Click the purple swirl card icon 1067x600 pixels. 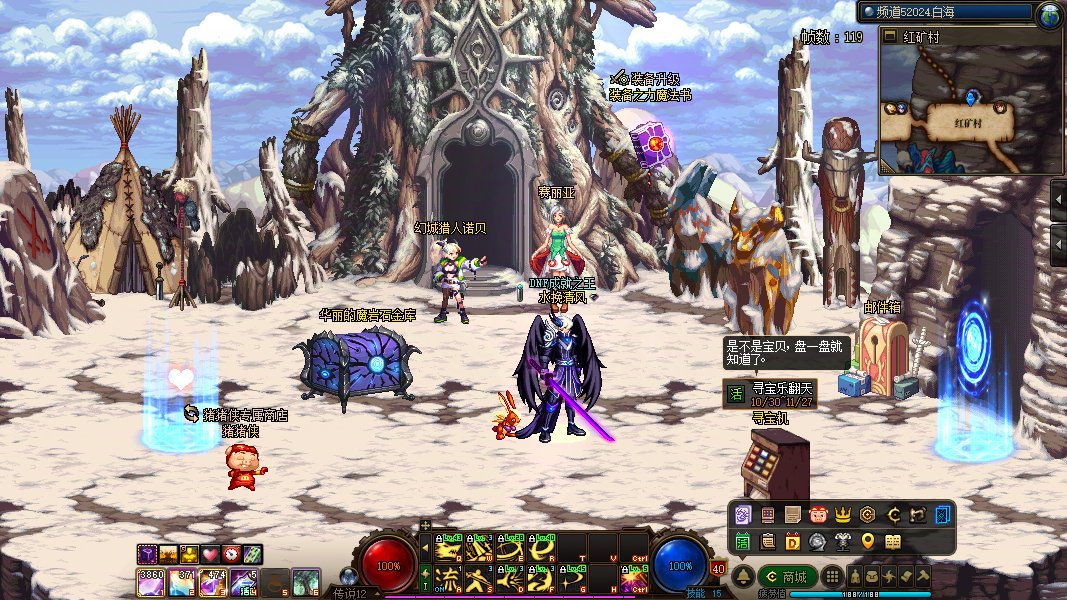(742, 515)
